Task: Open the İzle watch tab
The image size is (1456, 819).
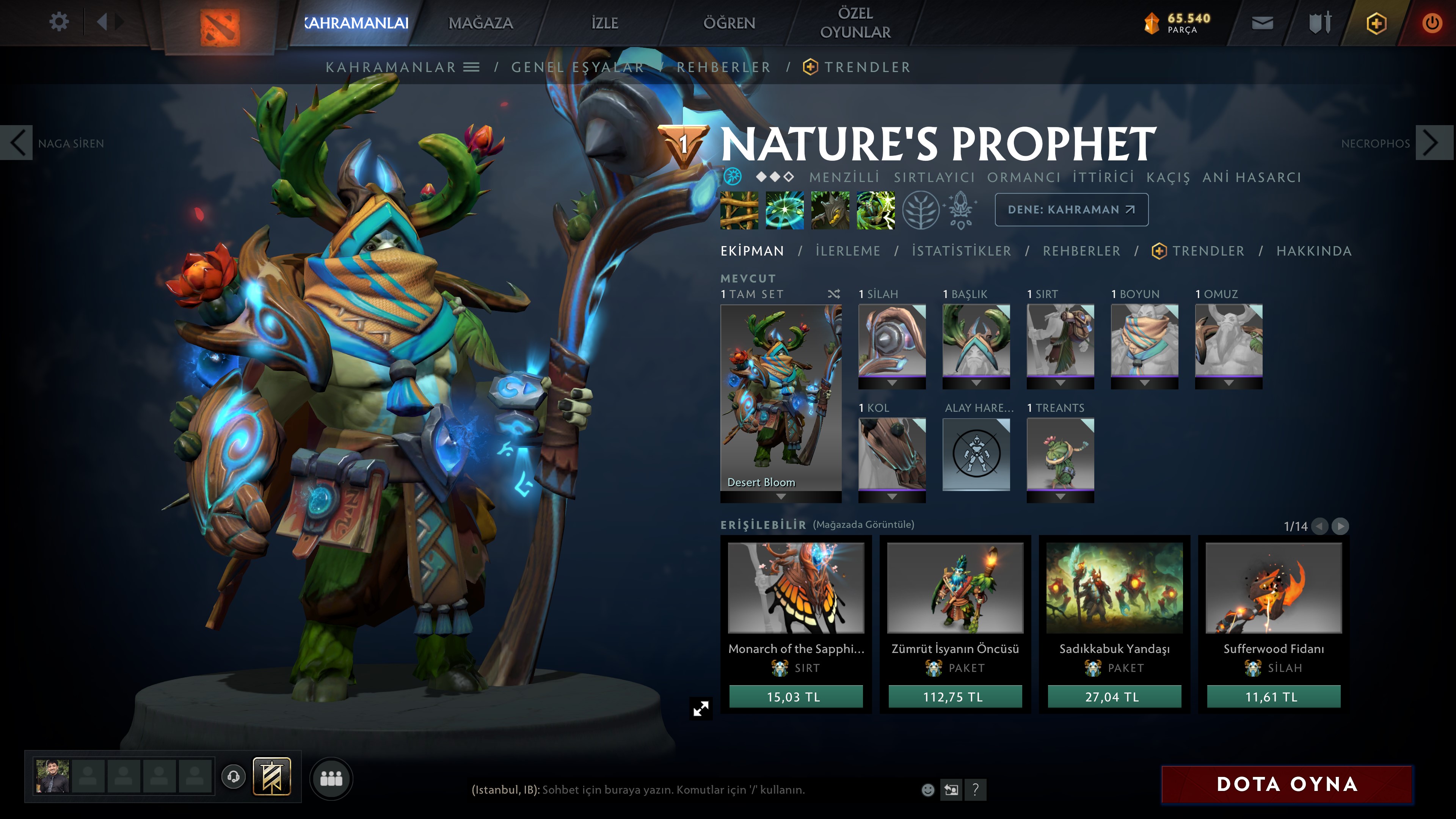Action: tap(604, 23)
